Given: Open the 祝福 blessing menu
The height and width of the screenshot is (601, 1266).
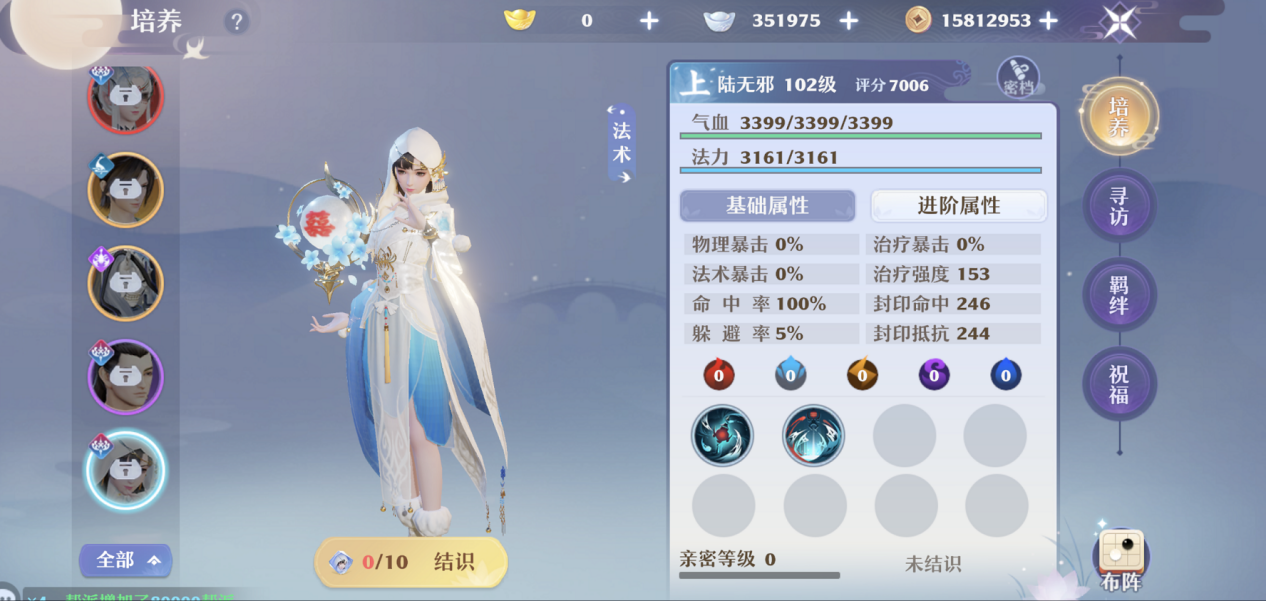Looking at the screenshot, I should click(1119, 384).
